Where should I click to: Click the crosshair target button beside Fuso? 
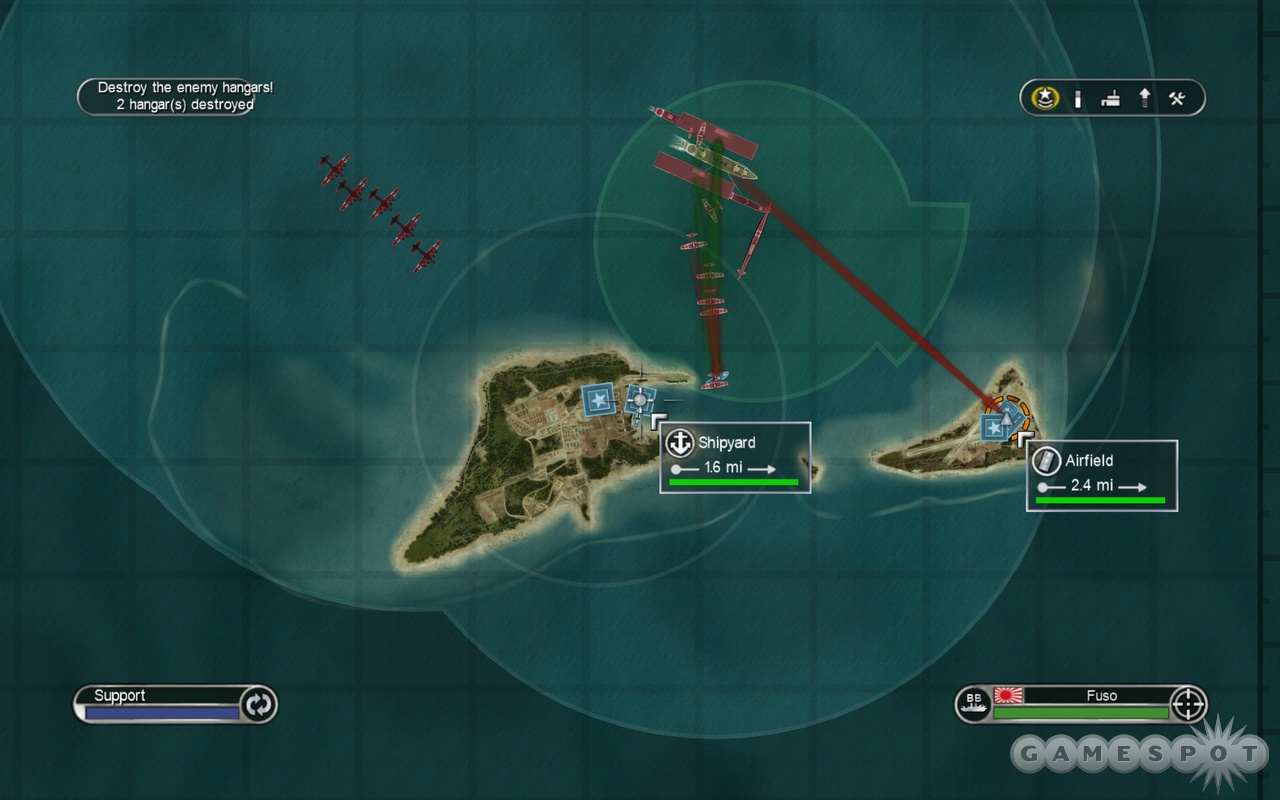coord(1188,704)
